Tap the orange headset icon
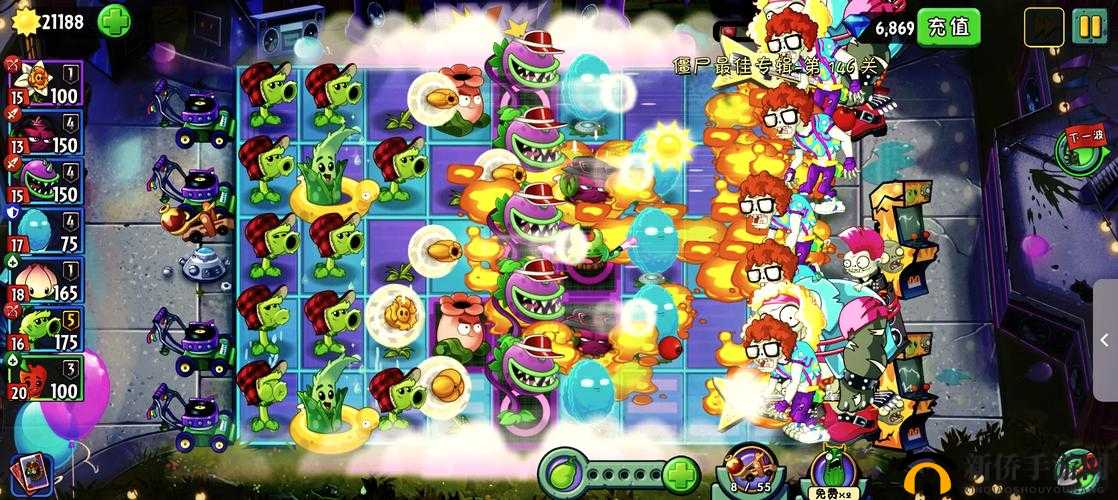This screenshot has height=500, width=1118. click(x=925, y=480)
